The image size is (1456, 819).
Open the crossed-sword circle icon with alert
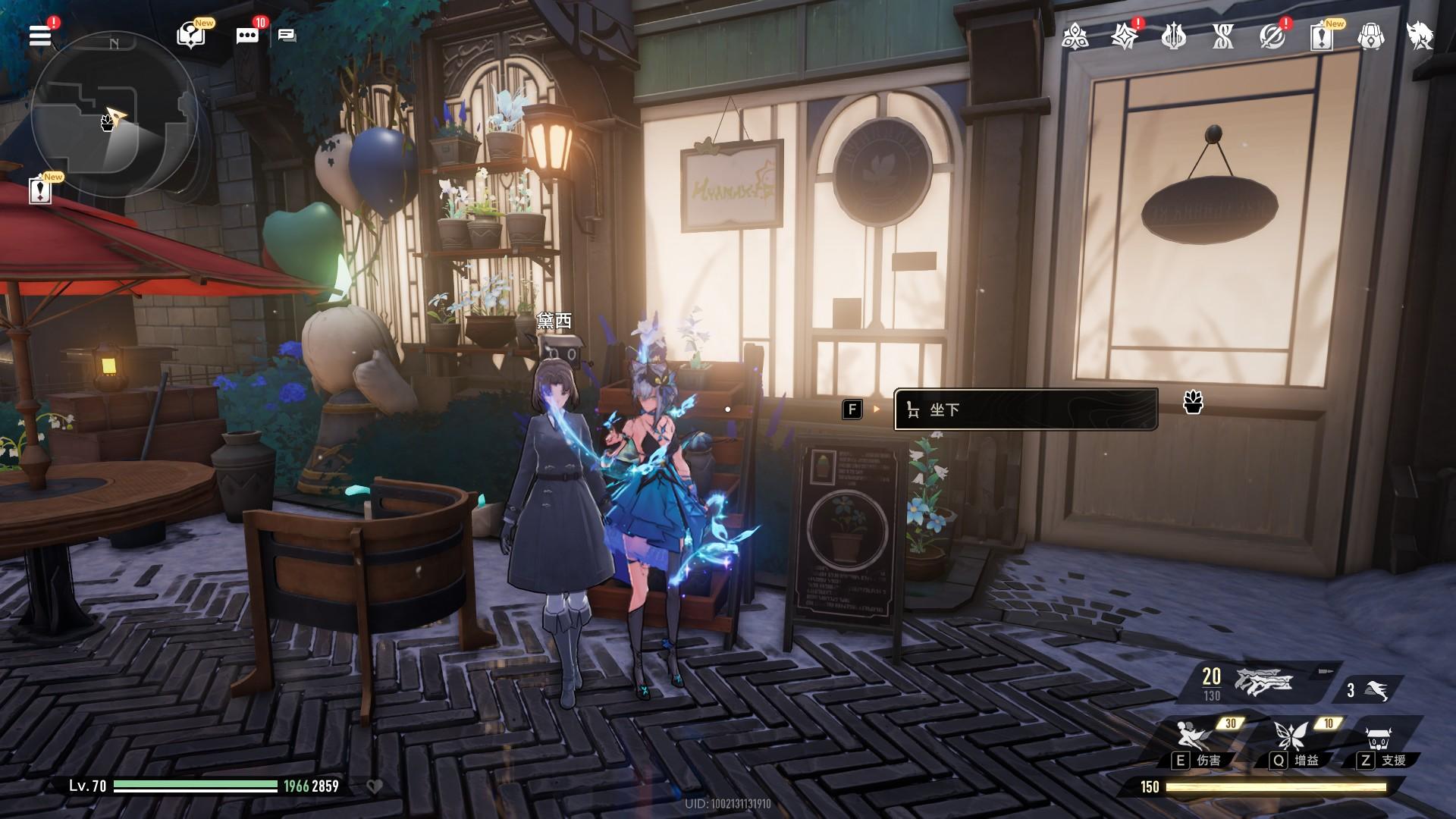pyautogui.click(x=1272, y=36)
